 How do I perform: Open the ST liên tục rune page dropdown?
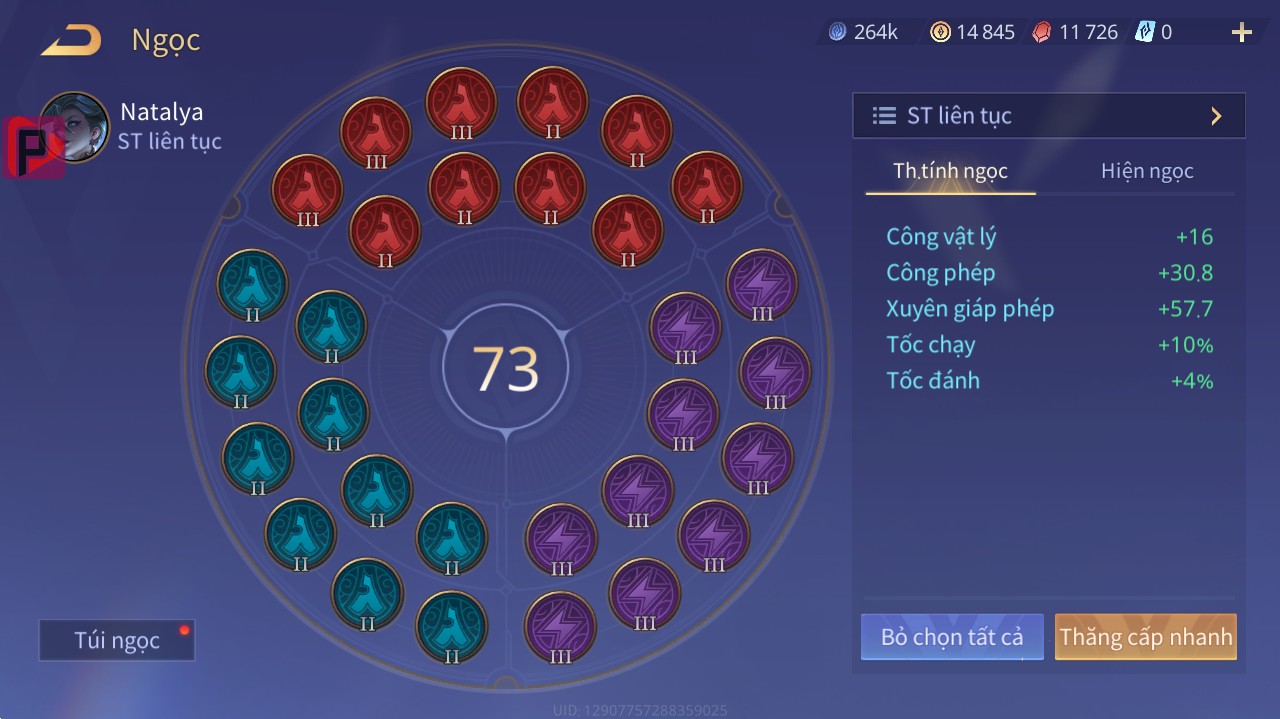(x=1048, y=116)
